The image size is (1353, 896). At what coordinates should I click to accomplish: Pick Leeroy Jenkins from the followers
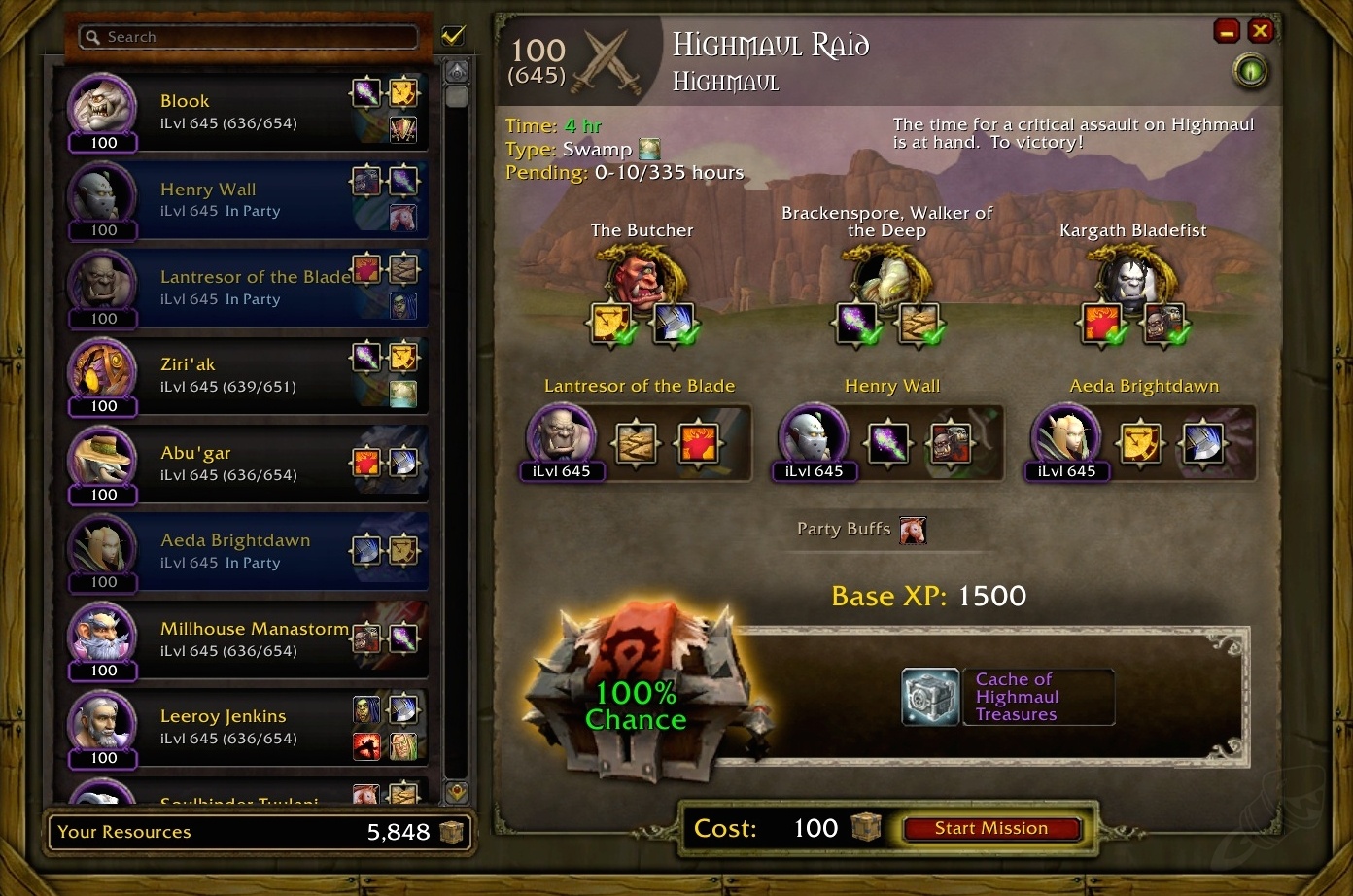tap(243, 727)
